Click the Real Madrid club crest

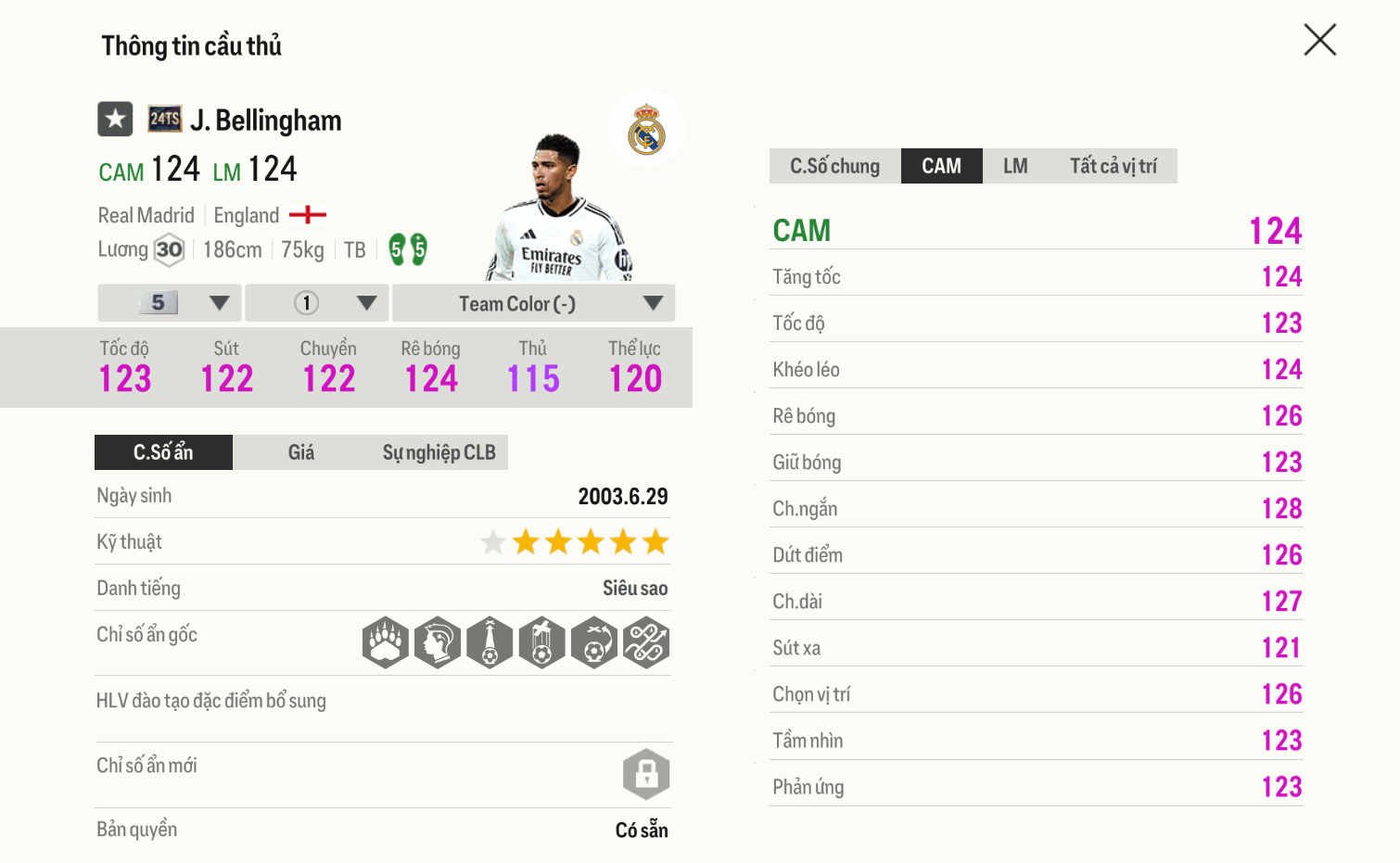[x=646, y=130]
